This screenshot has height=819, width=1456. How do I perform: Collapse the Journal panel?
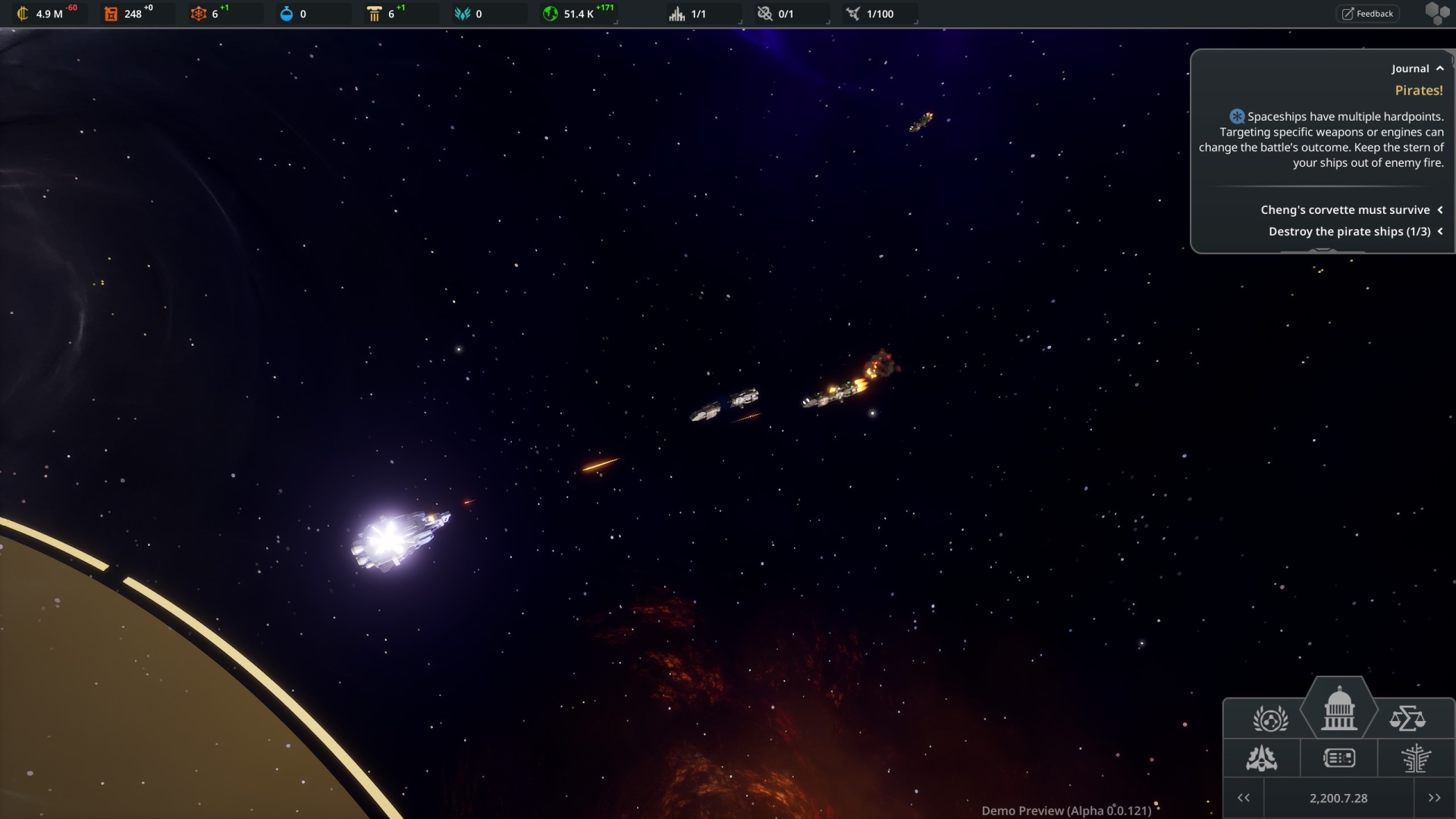pos(1439,68)
